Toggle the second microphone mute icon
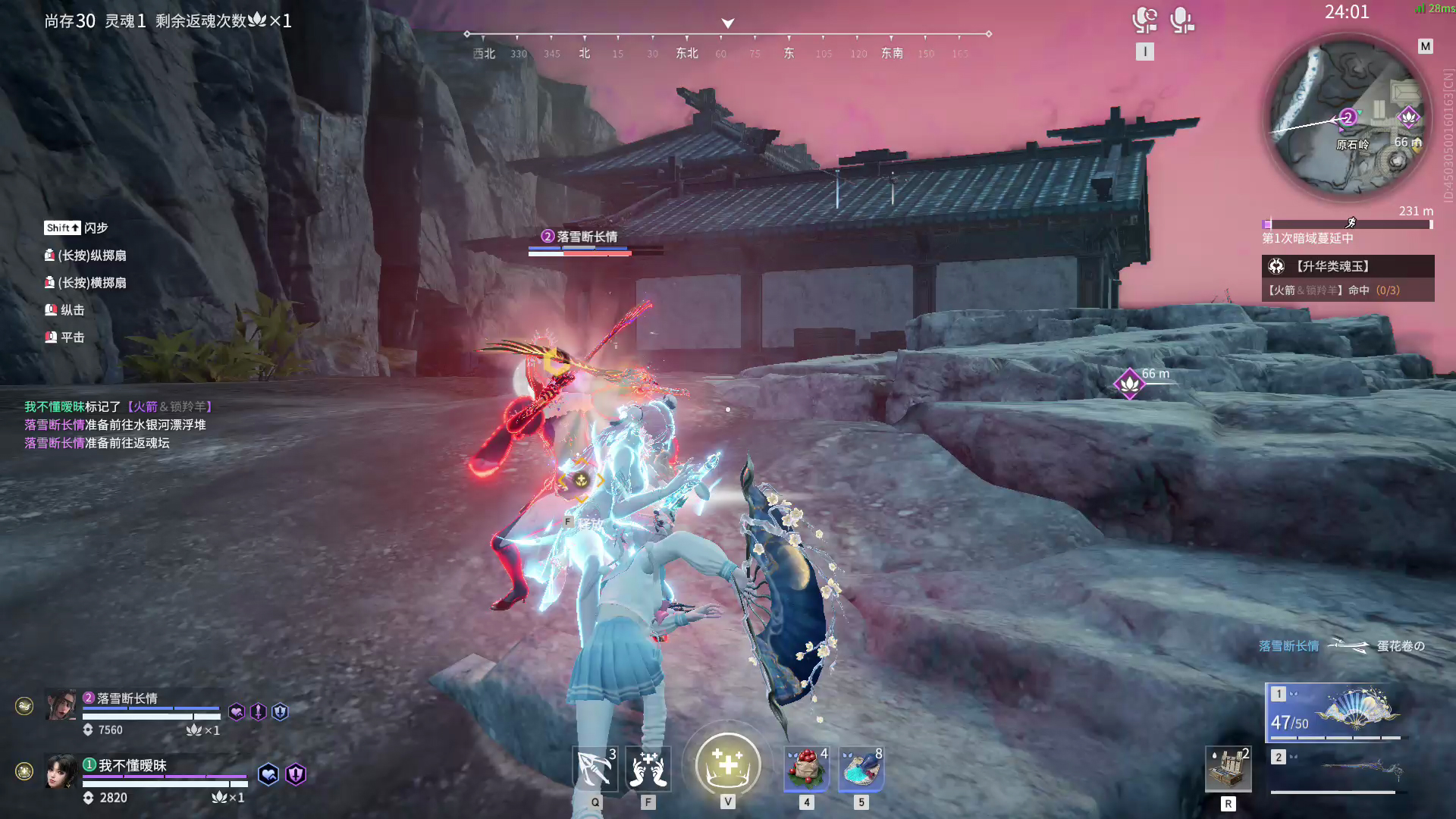Viewport: 1456px width, 819px height. pos(1181,20)
